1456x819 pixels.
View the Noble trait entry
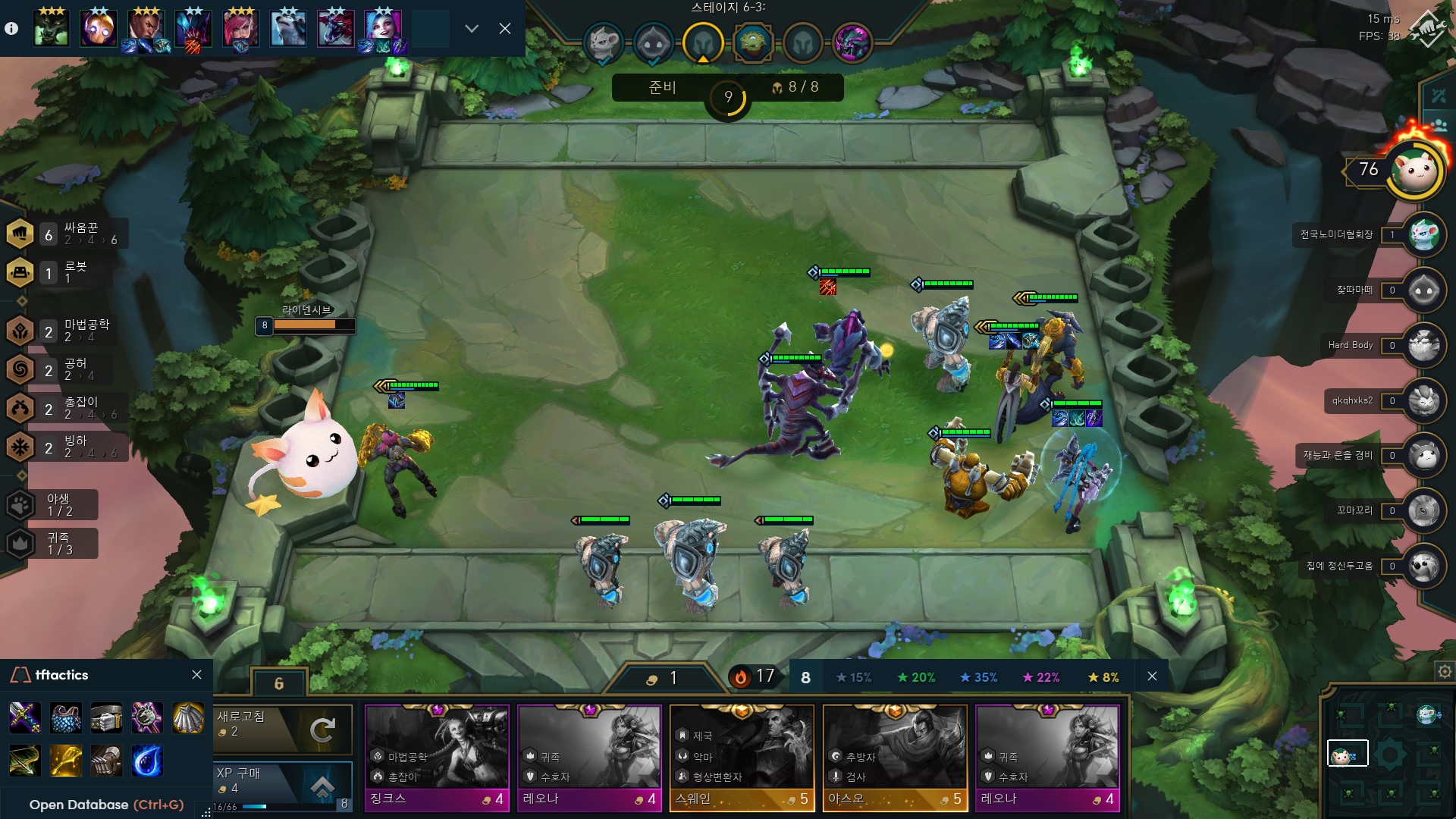[53, 543]
